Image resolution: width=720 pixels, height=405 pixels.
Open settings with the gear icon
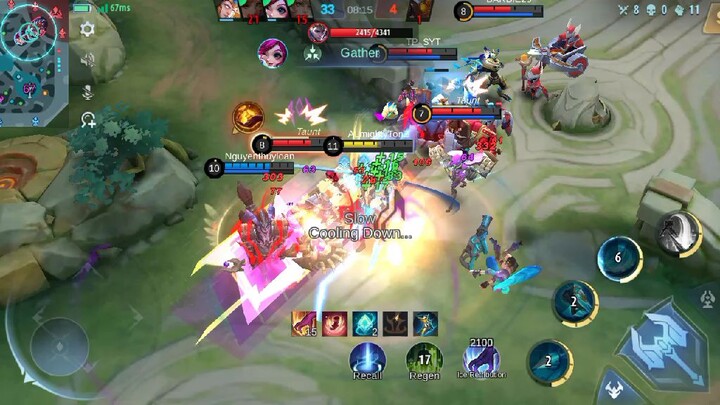(87, 29)
